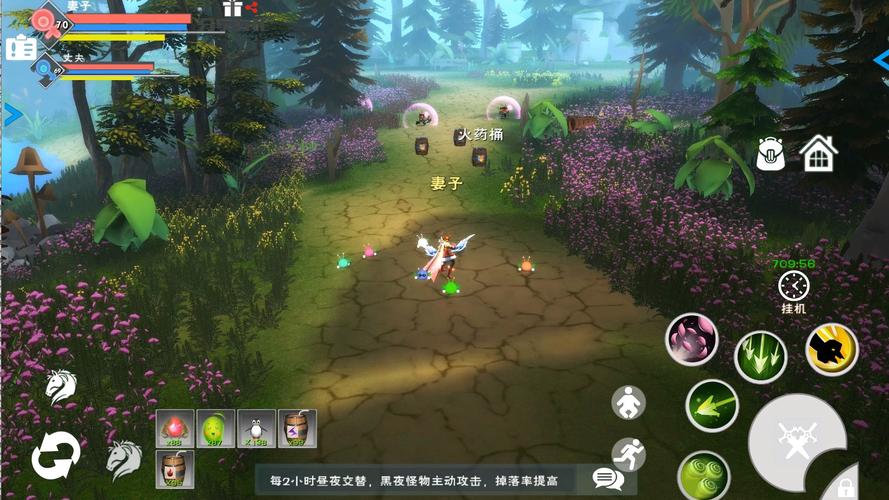Open the backpack inventory
This screenshot has width=889, height=500.
(x=771, y=153)
